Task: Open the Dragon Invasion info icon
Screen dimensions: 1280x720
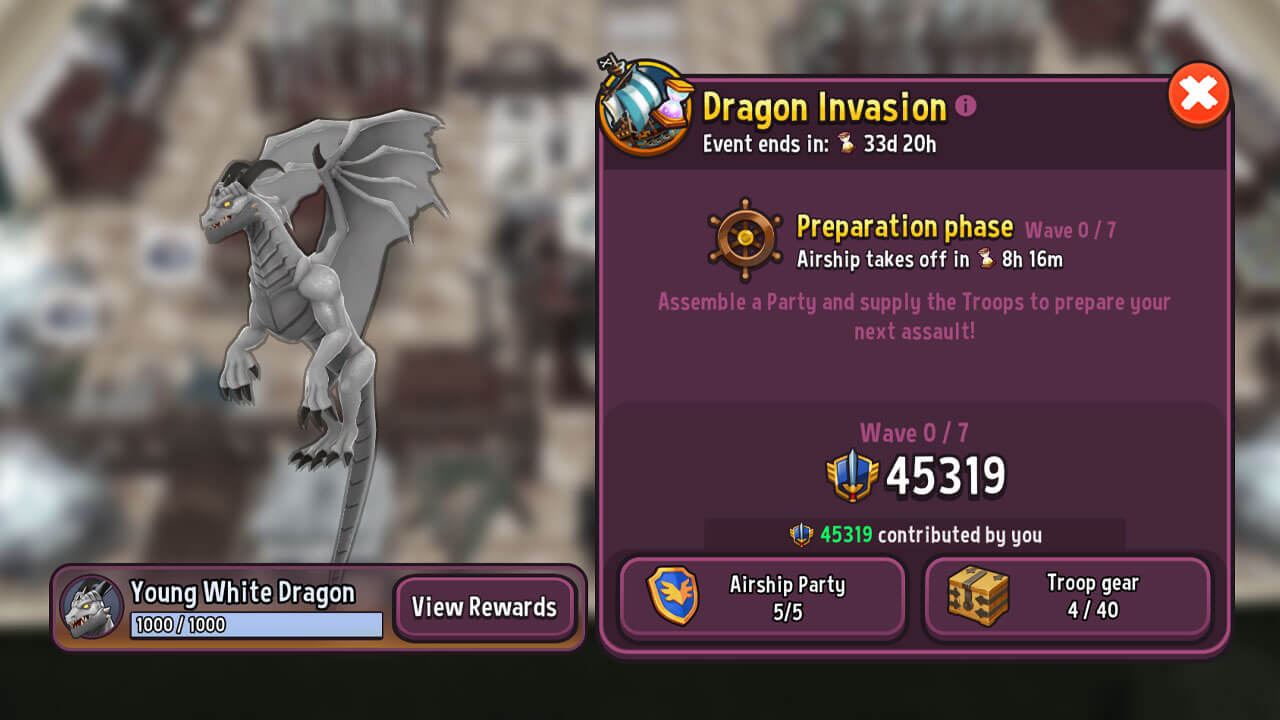Action: 966,106
